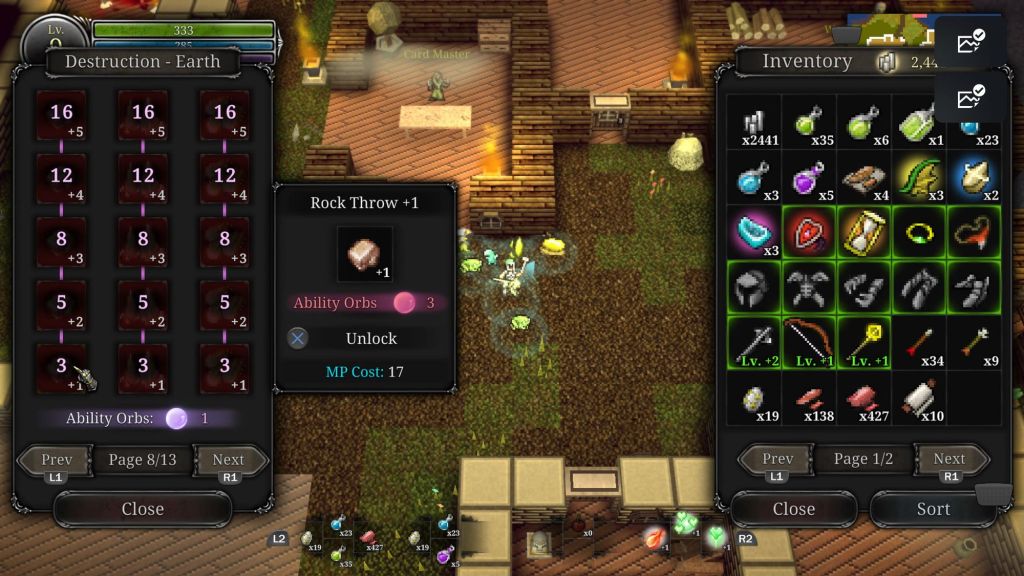Go to the next skill page
The width and height of the screenshot is (1024, 576).
(x=229, y=461)
